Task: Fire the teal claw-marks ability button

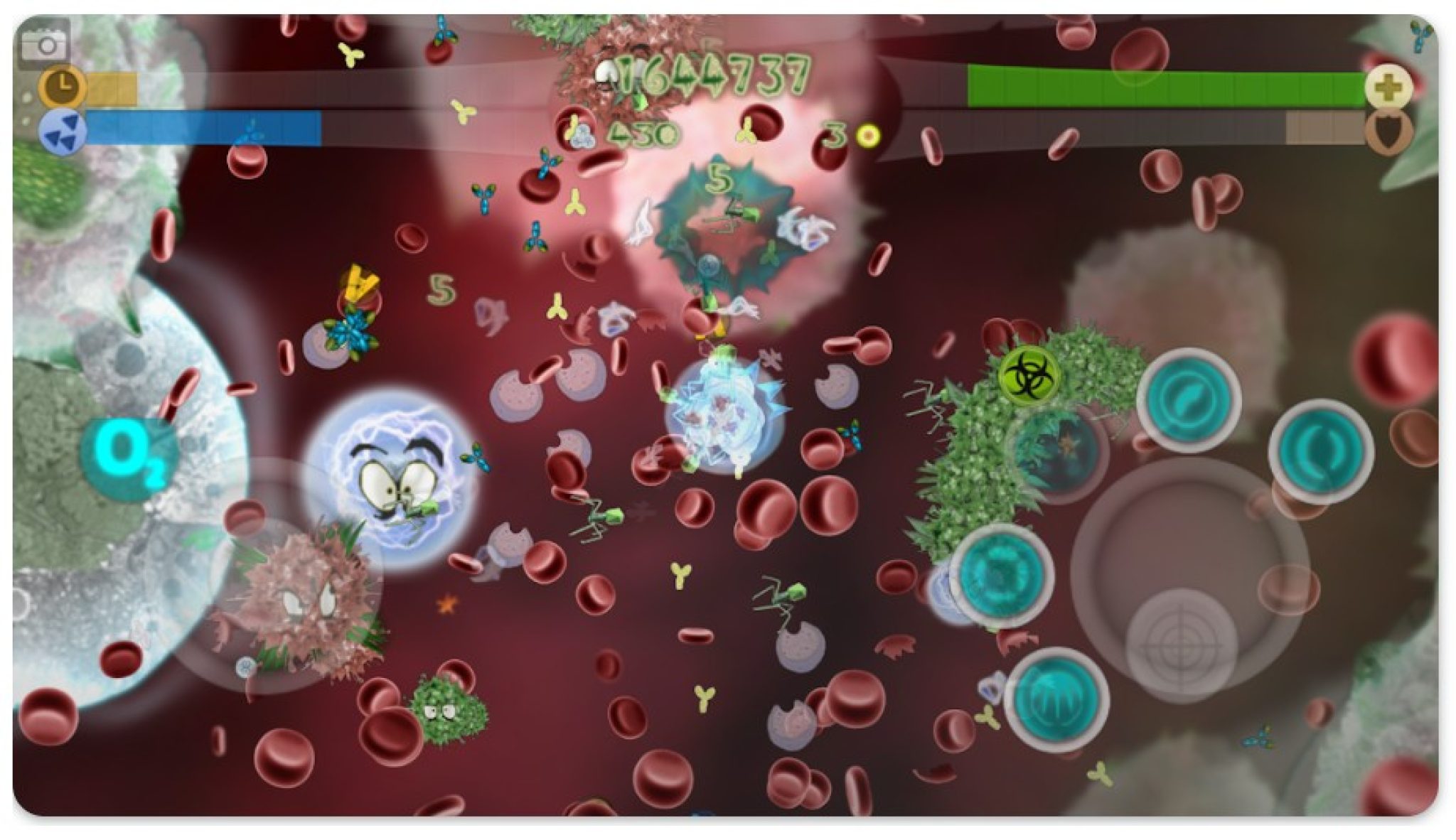Action: pyautogui.click(x=1056, y=700)
